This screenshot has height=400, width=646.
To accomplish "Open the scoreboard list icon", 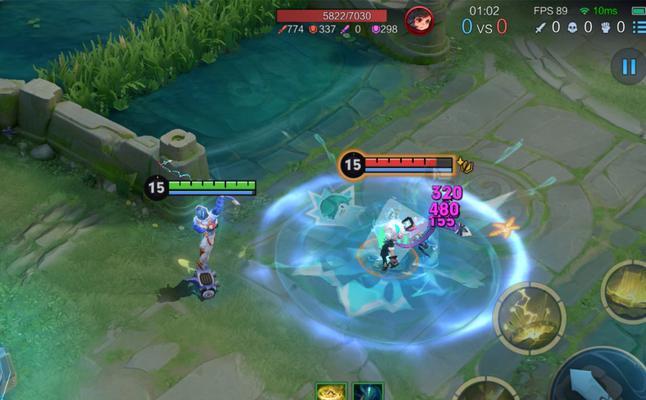I will tap(638, 27).
